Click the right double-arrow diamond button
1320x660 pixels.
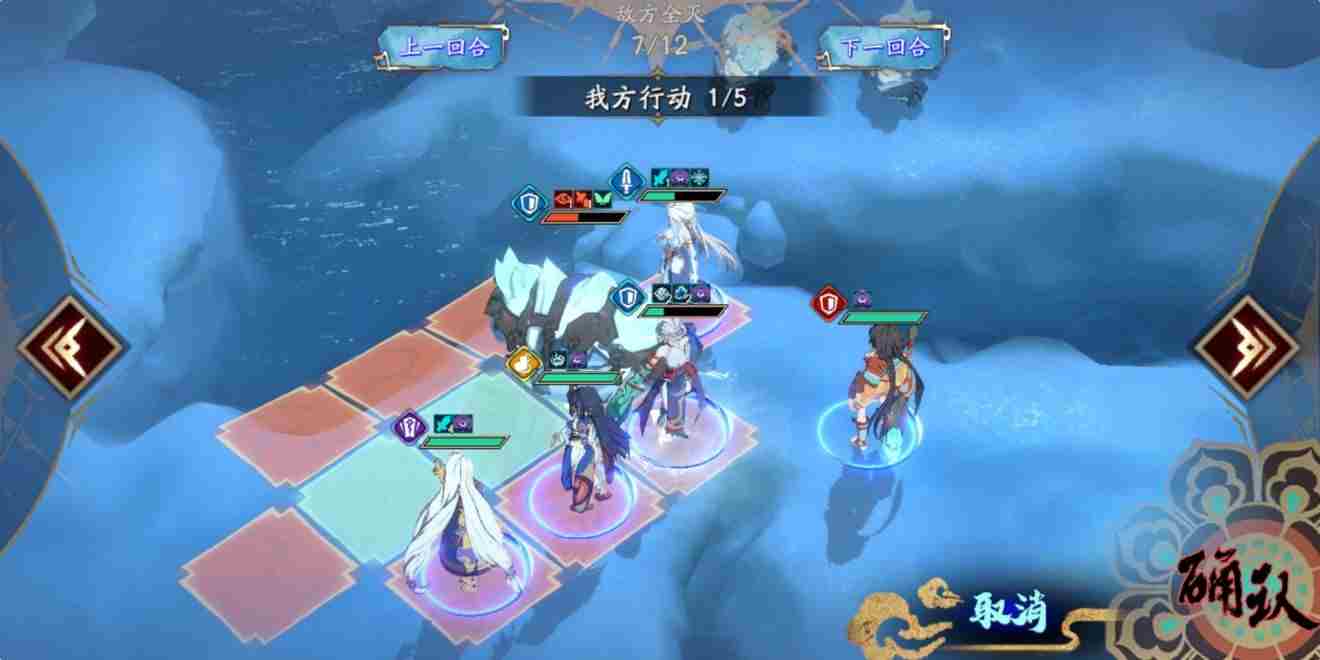click(x=1248, y=347)
